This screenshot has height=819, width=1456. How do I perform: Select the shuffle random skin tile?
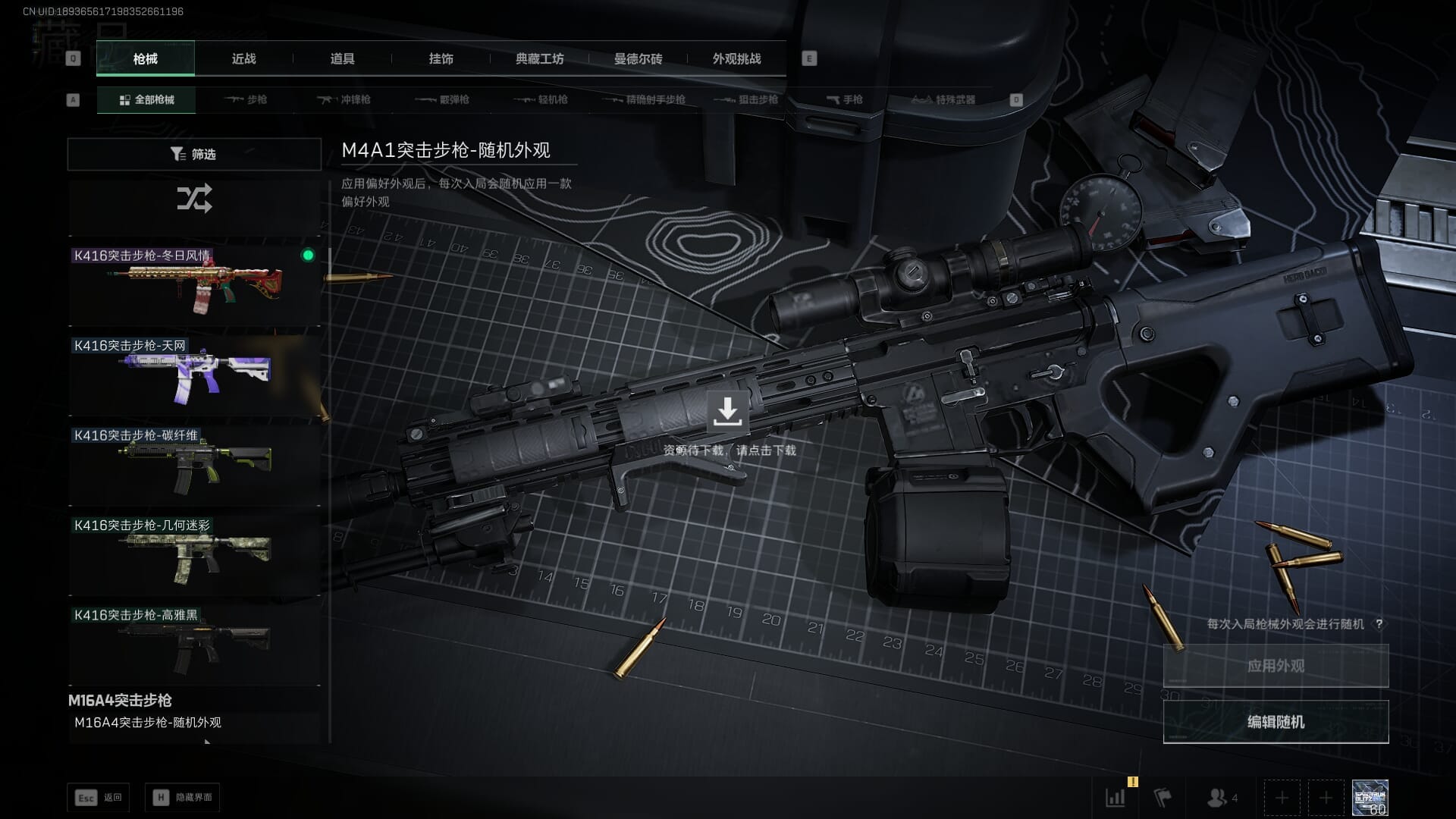(x=194, y=199)
